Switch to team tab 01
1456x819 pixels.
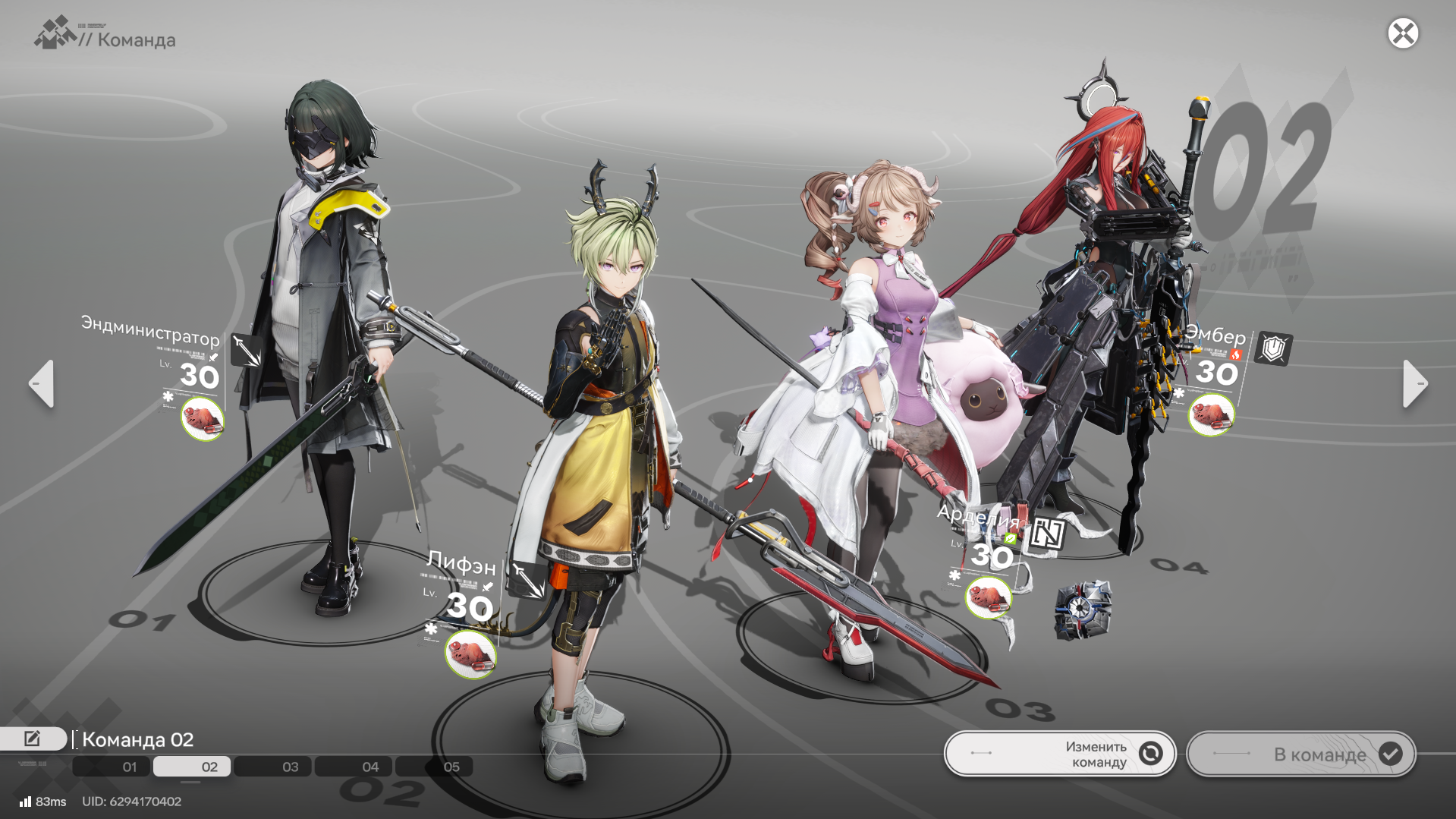[112, 767]
